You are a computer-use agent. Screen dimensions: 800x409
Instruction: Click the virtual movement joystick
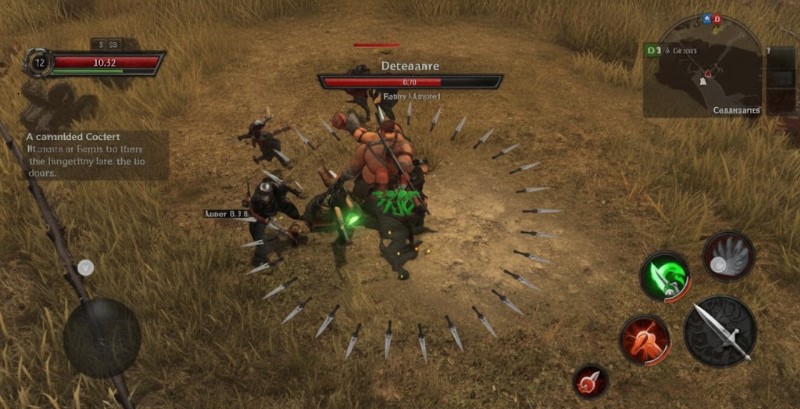(x=102, y=337)
